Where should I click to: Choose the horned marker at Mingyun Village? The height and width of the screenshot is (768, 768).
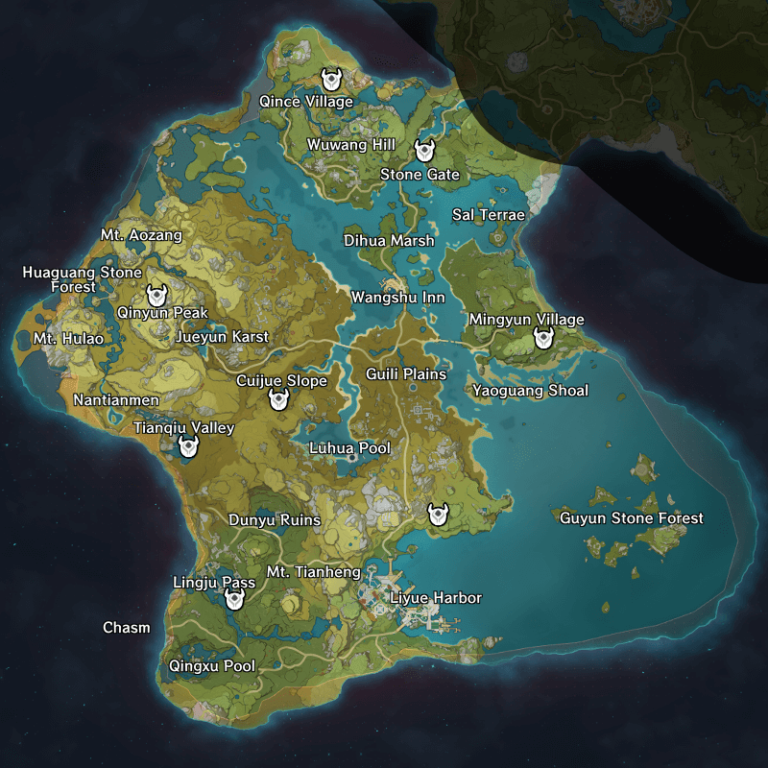click(543, 338)
